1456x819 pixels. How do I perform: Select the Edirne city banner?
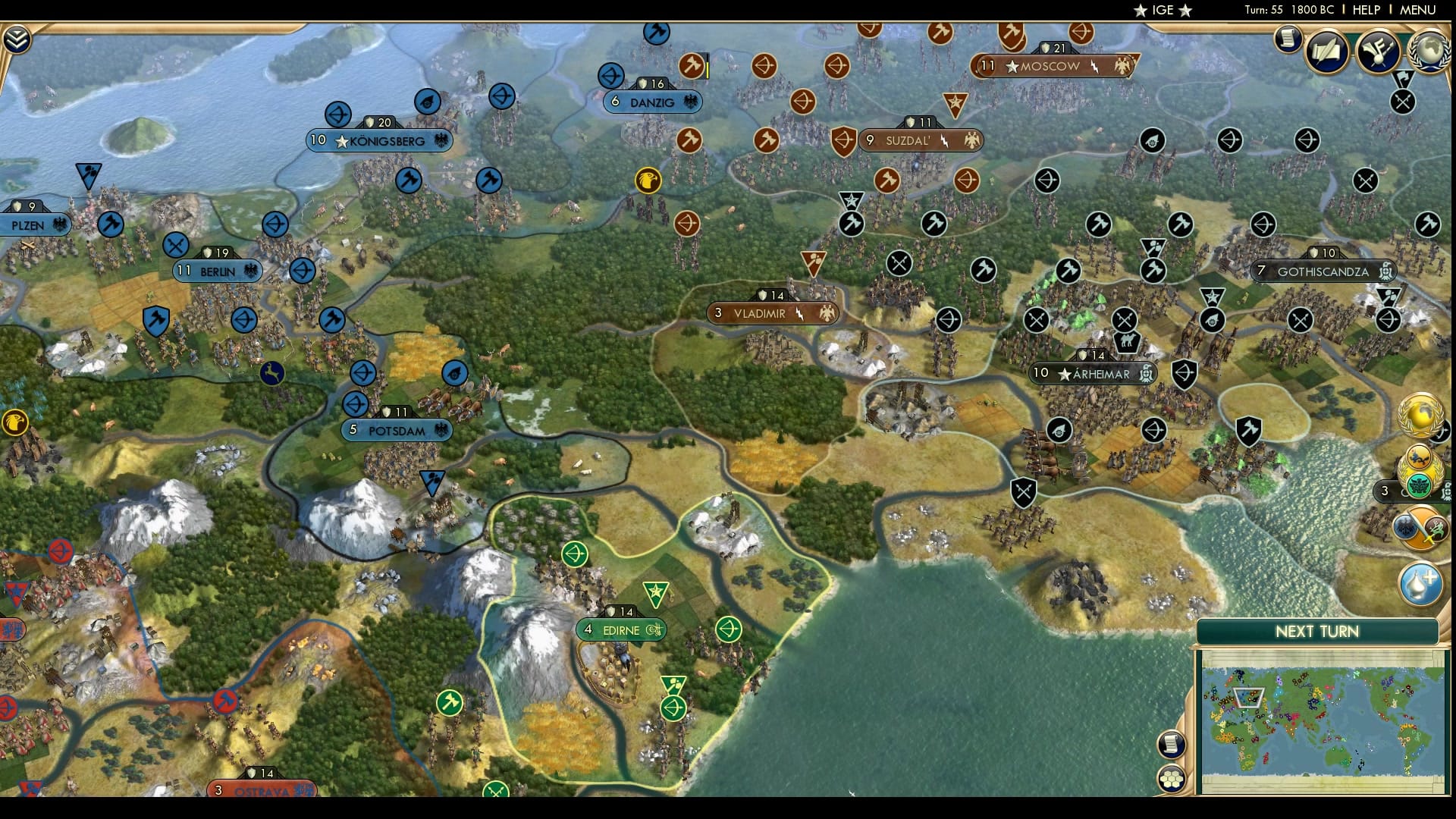coord(622,629)
